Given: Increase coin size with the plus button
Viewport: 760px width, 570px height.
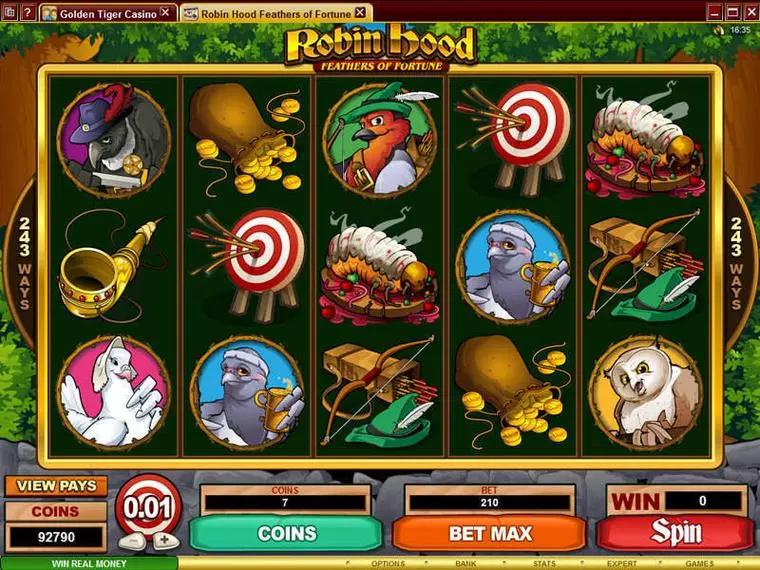Looking at the screenshot, I should click(x=165, y=540).
